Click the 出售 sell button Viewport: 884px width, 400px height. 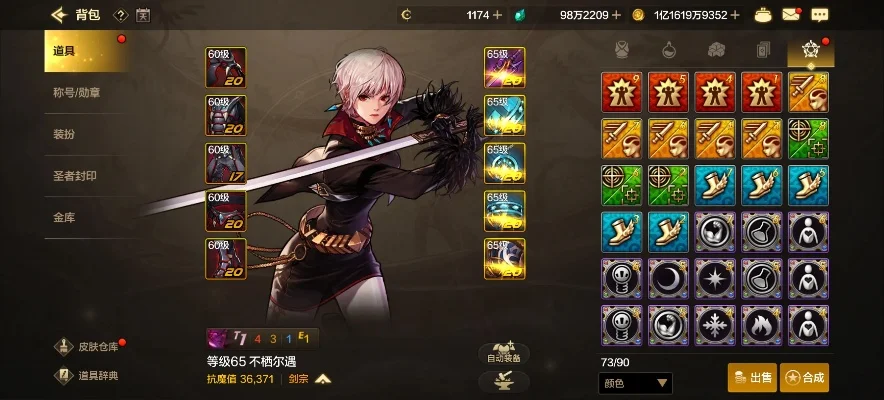[x=752, y=377]
